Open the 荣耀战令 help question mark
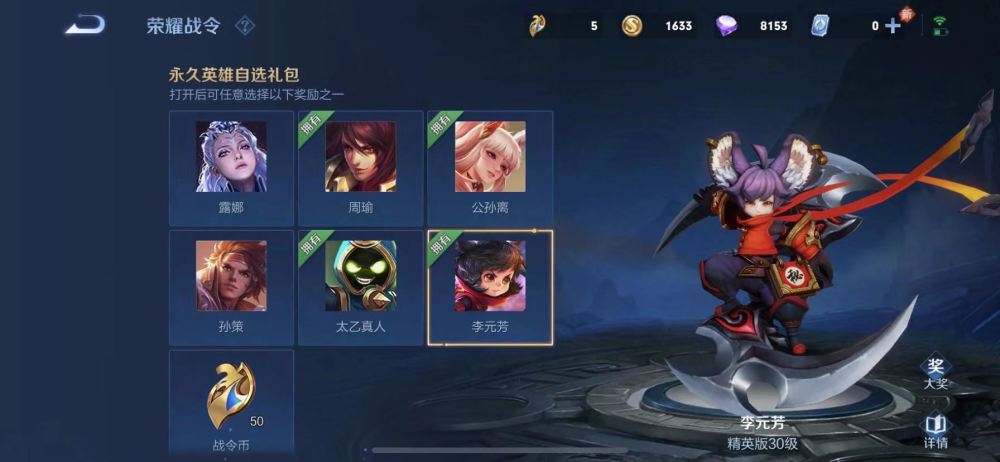 pyautogui.click(x=244, y=26)
